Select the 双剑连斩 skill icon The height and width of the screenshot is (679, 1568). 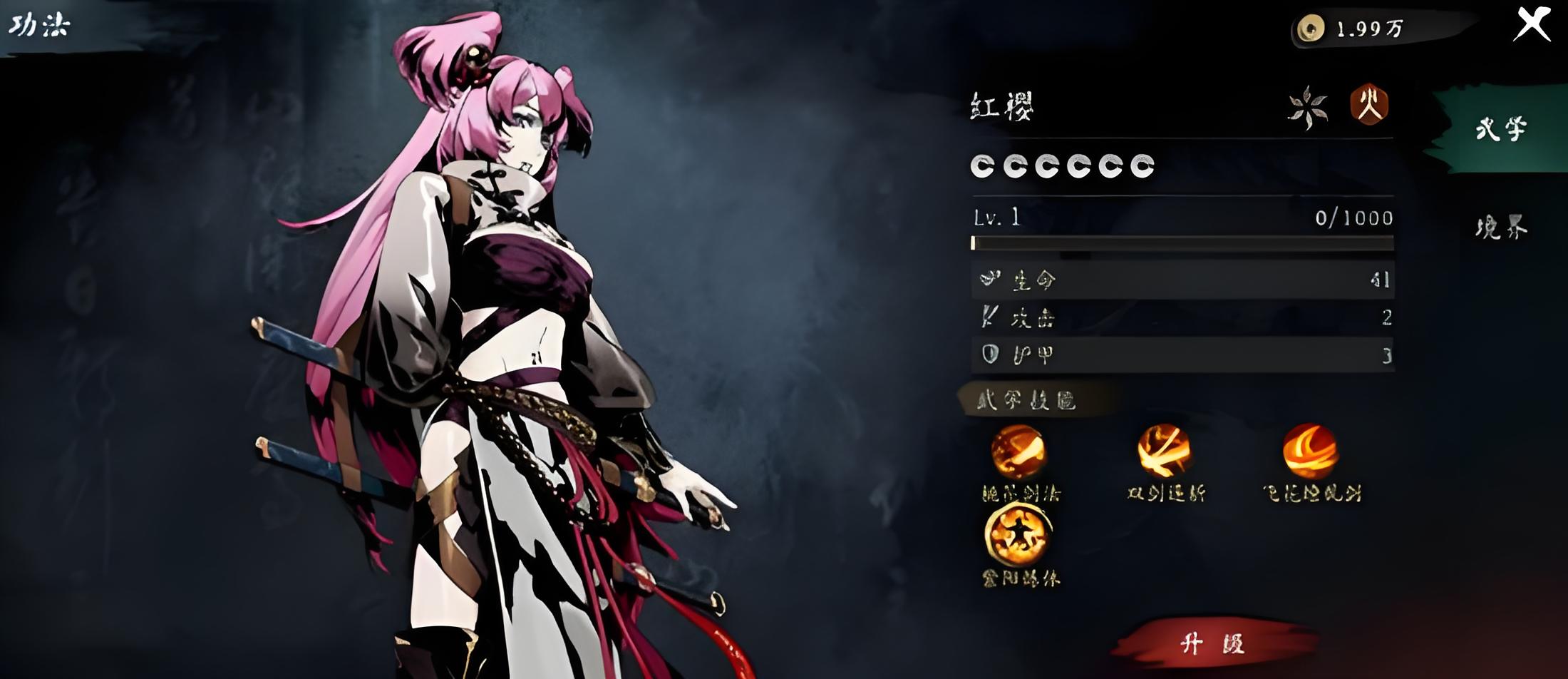1164,451
